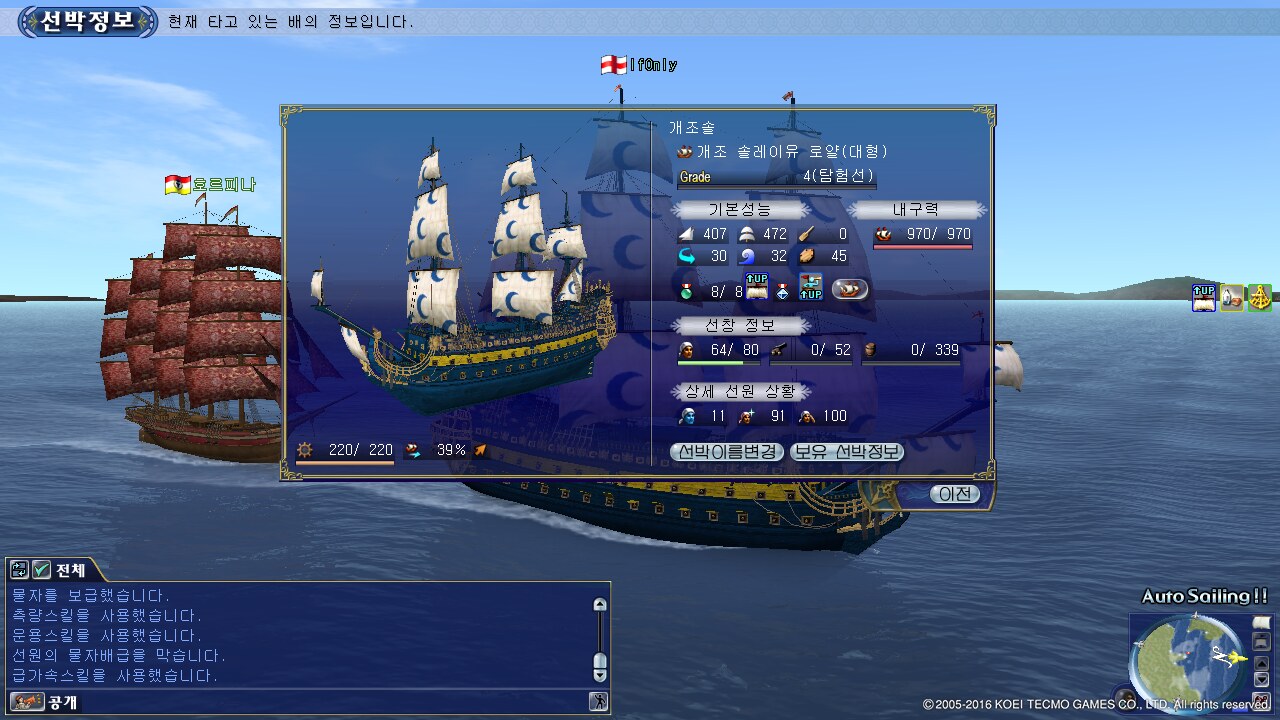1280x720 pixels.
Task: Go back with the 이전 button
Action: click(953, 494)
